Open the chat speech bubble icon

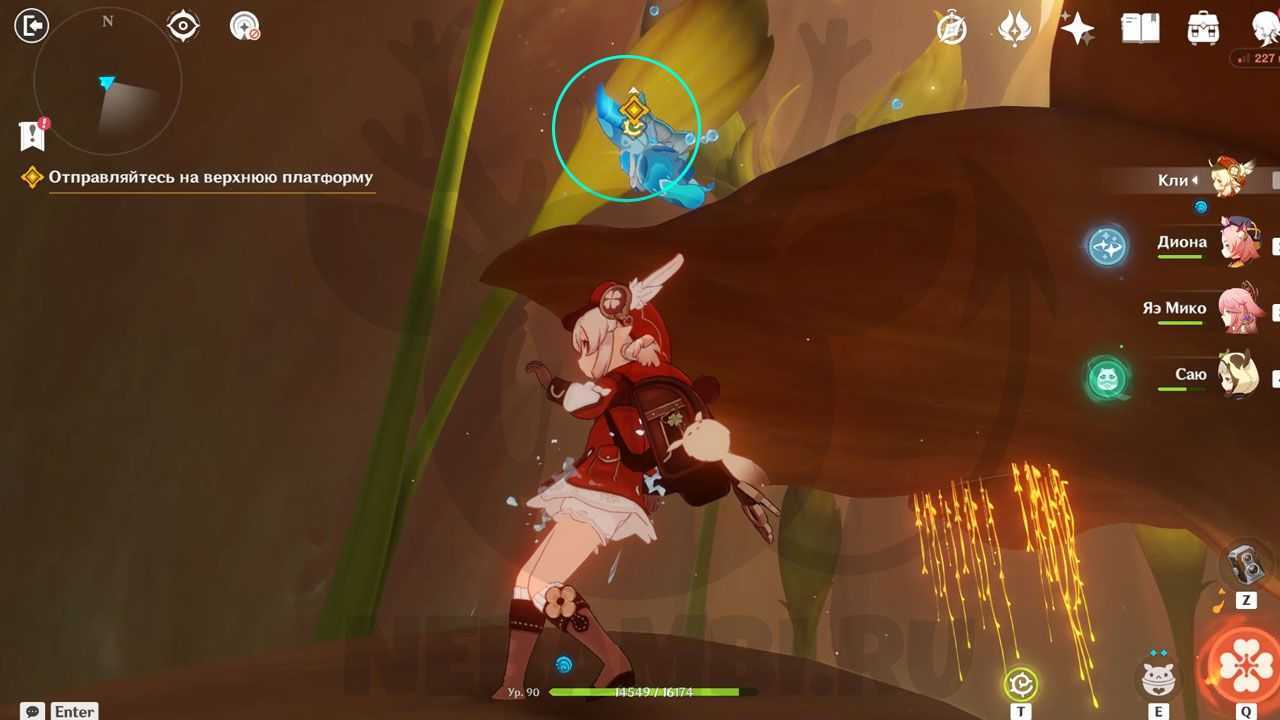click(x=32, y=711)
